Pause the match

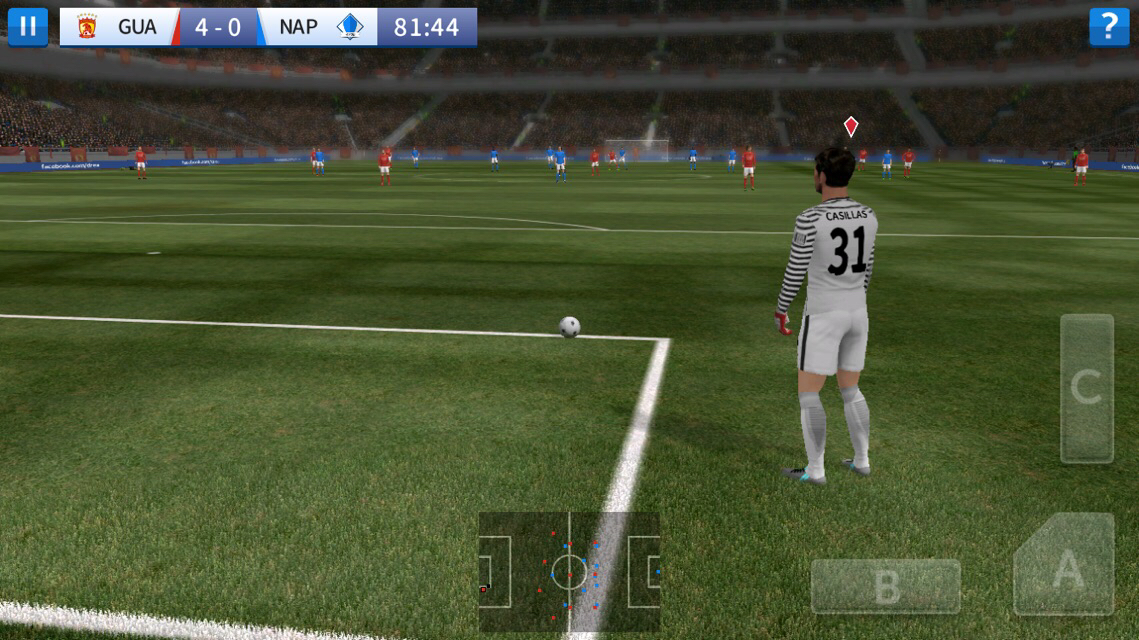27,27
